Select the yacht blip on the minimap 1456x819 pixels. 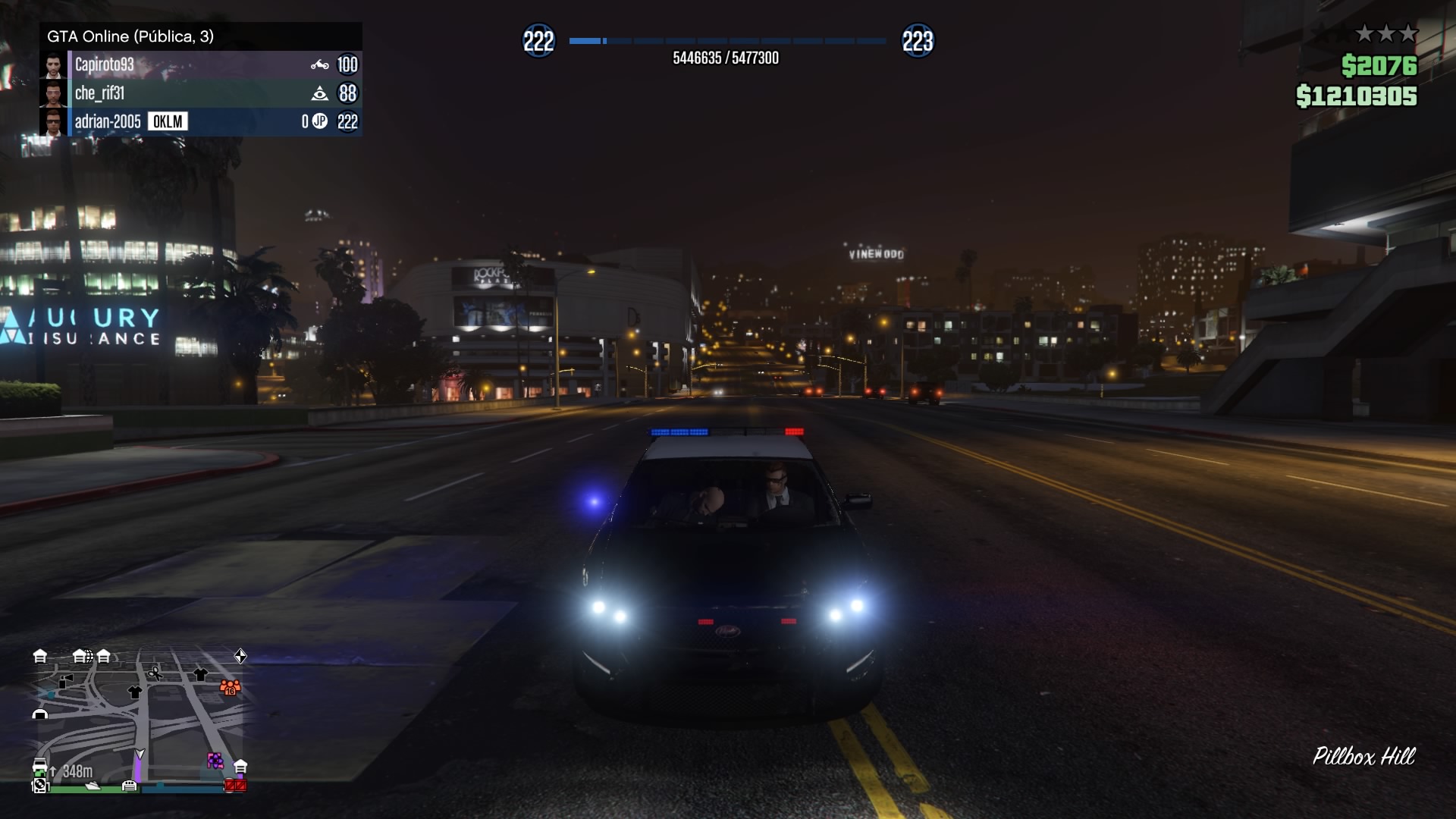pos(93,786)
